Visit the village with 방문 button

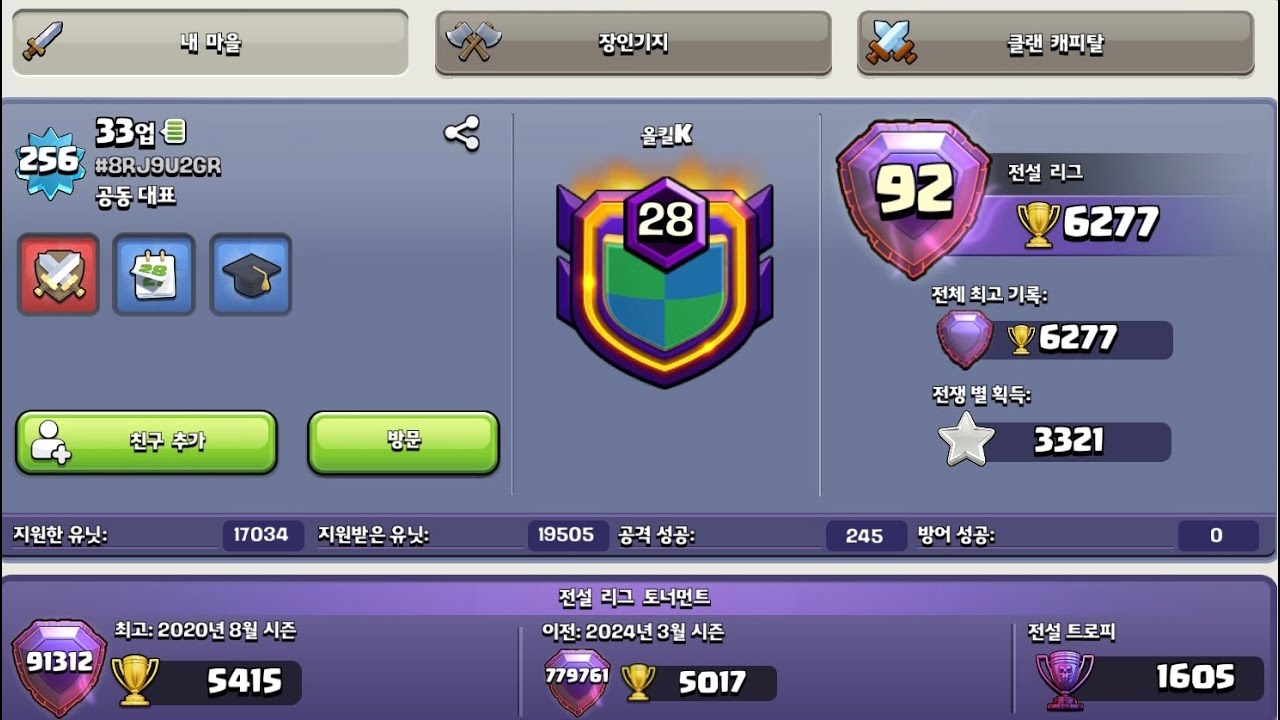click(x=403, y=441)
